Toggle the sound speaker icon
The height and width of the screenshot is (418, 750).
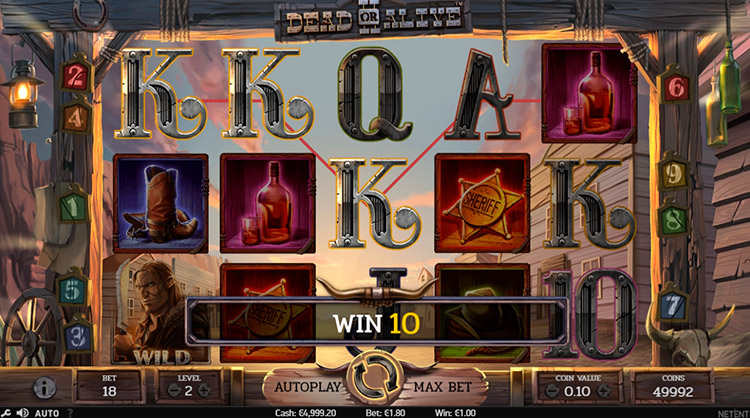point(24,411)
